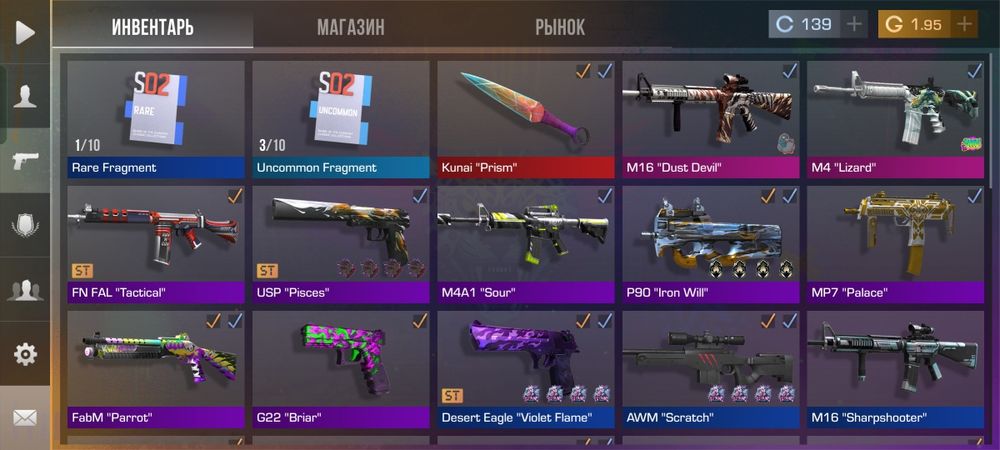Viewport: 1000px width, 450px height.
Task: Open the Рынок tab
Action: (x=560, y=27)
